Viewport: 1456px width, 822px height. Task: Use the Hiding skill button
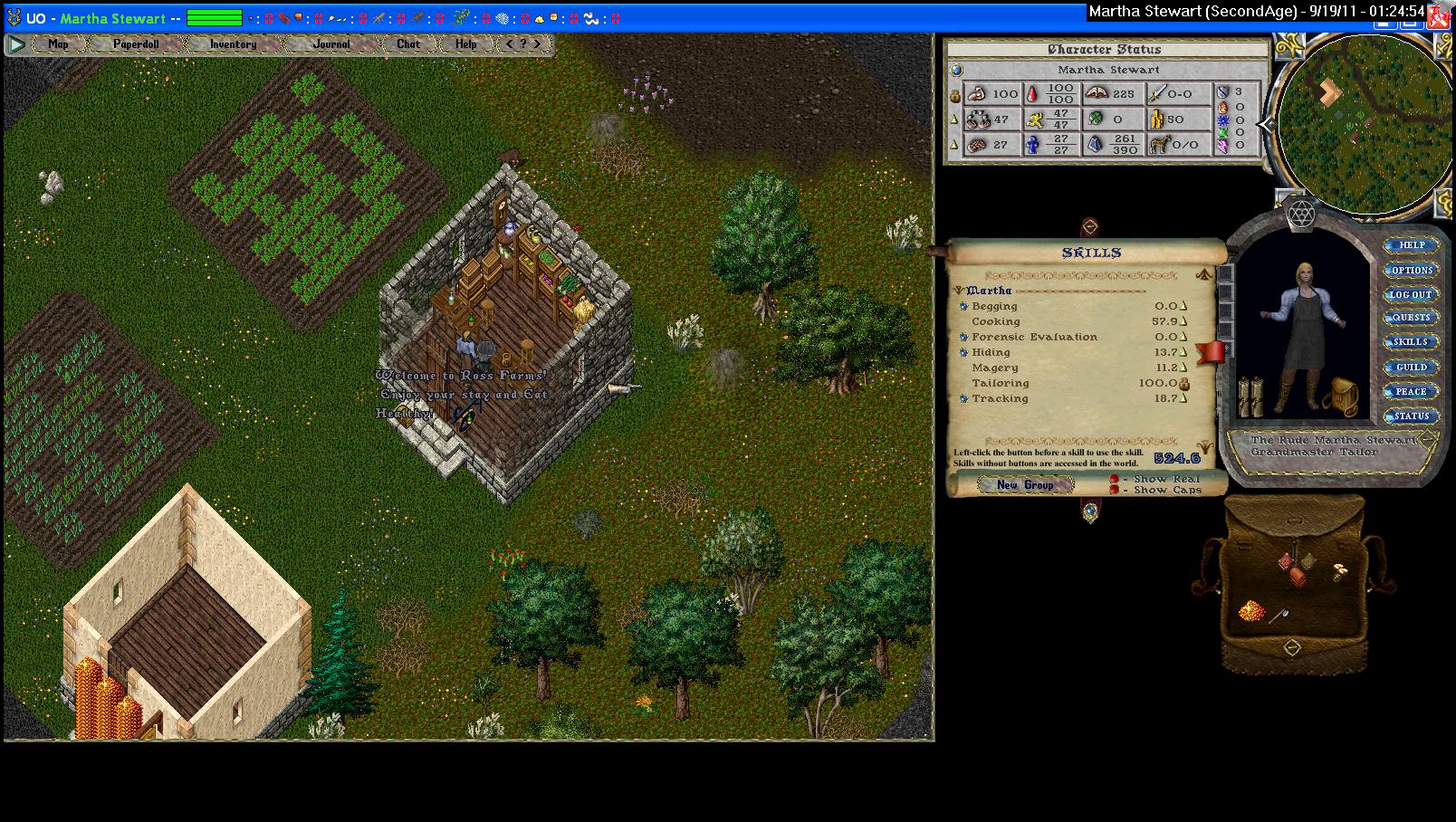click(964, 352)
